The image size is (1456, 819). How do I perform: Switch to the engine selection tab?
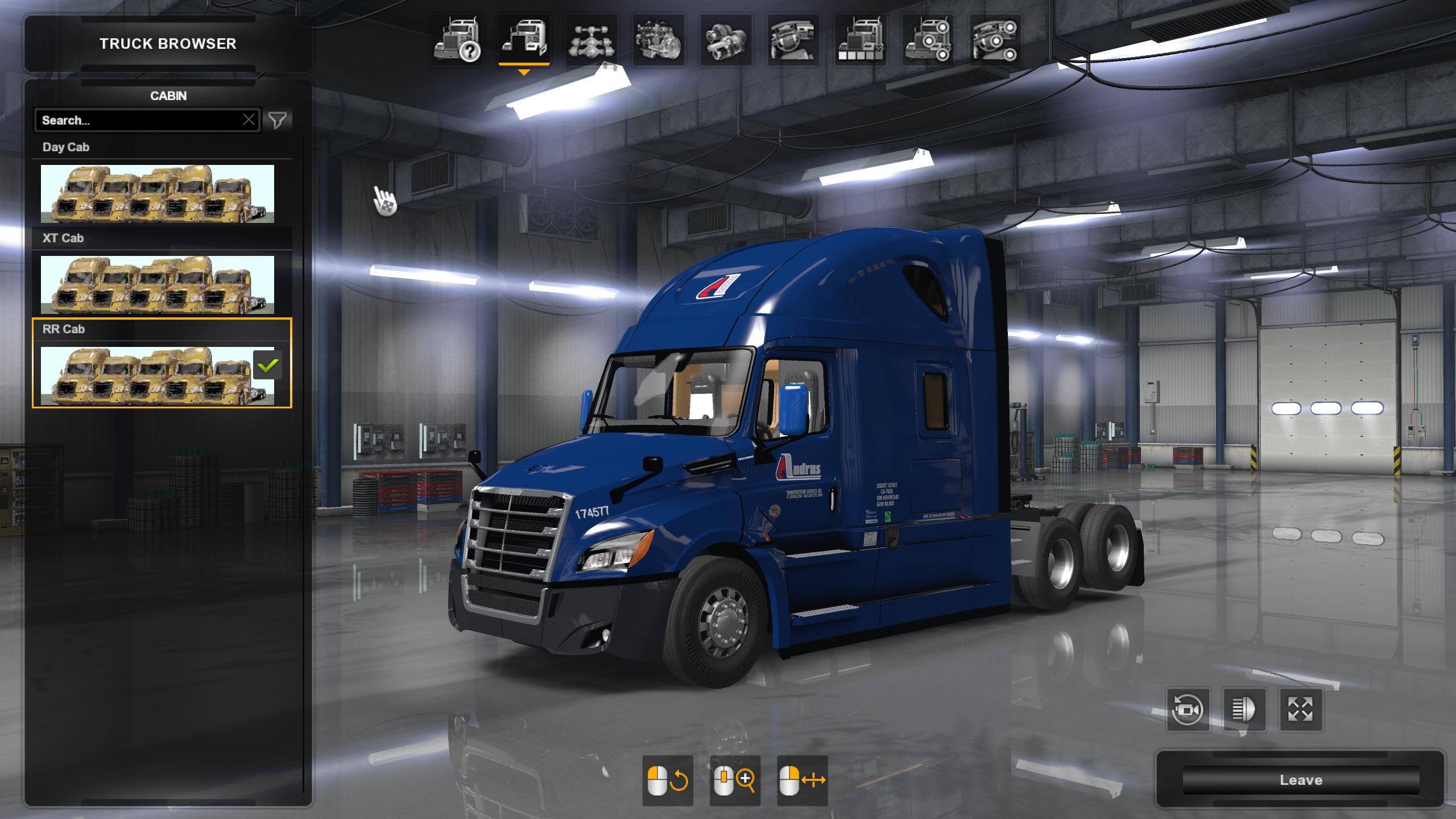coord(659,40)
